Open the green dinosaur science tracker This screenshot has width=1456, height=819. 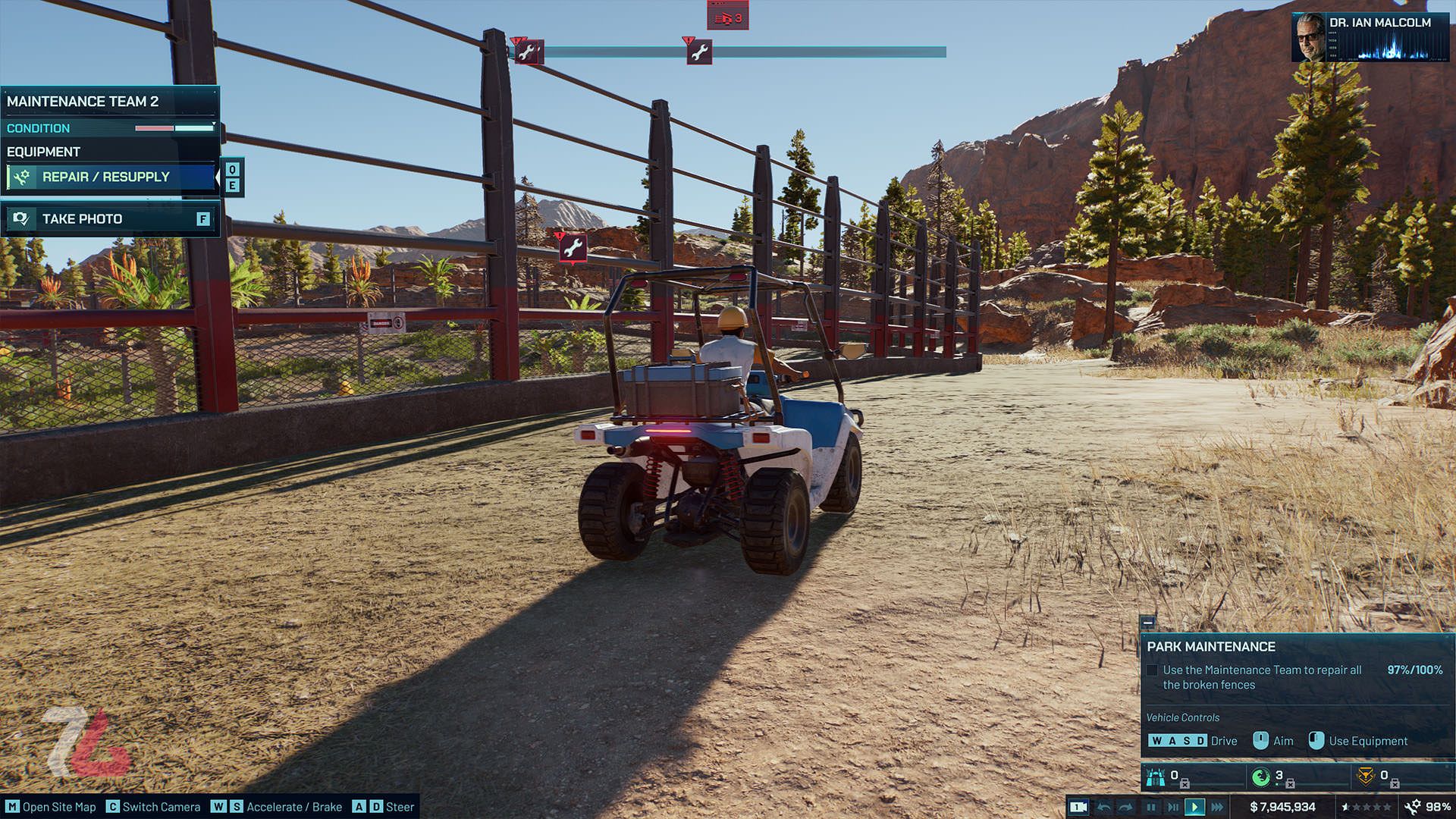tap(1261, 777)
